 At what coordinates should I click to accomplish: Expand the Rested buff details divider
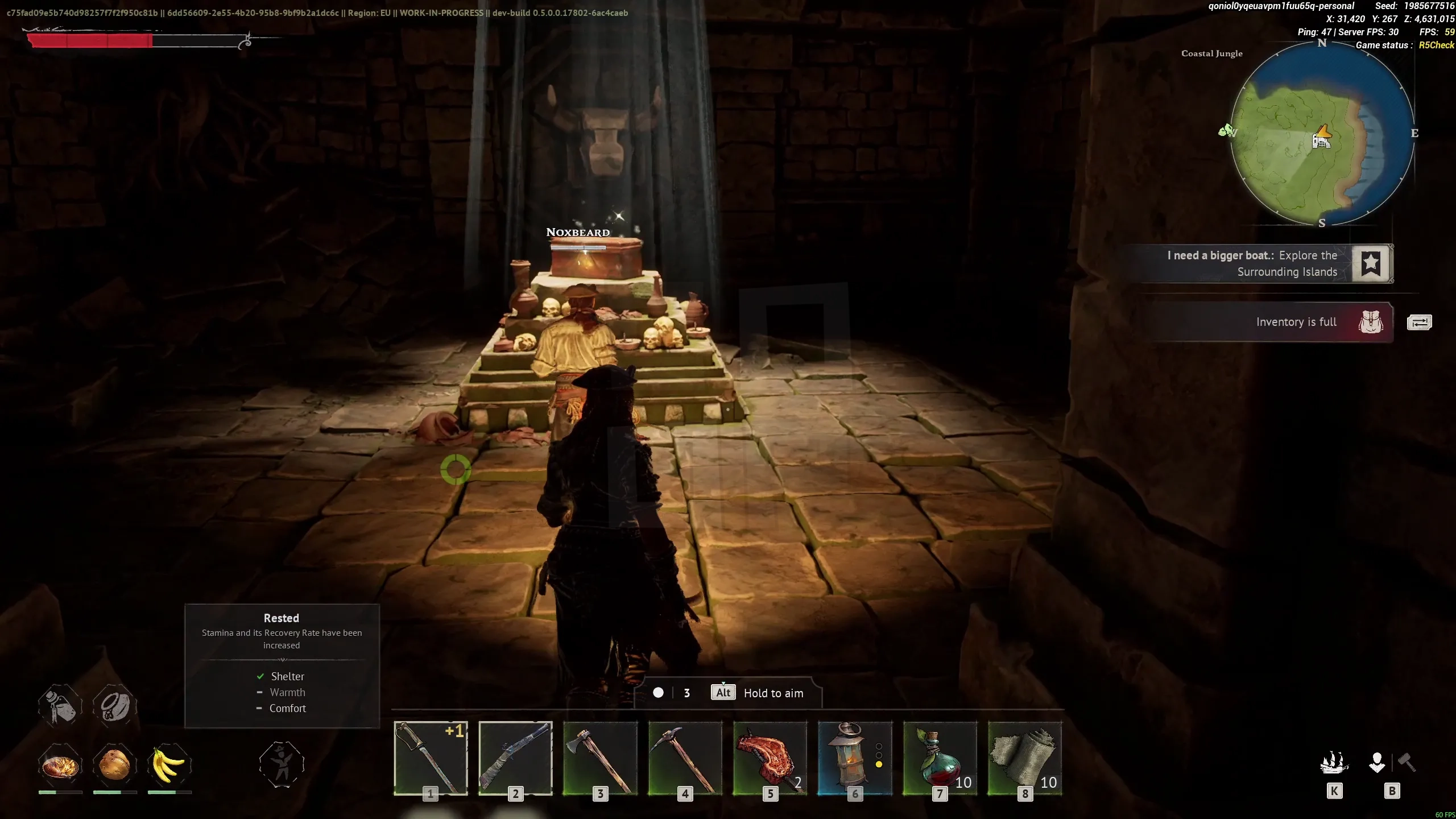[x=282, y=661]
